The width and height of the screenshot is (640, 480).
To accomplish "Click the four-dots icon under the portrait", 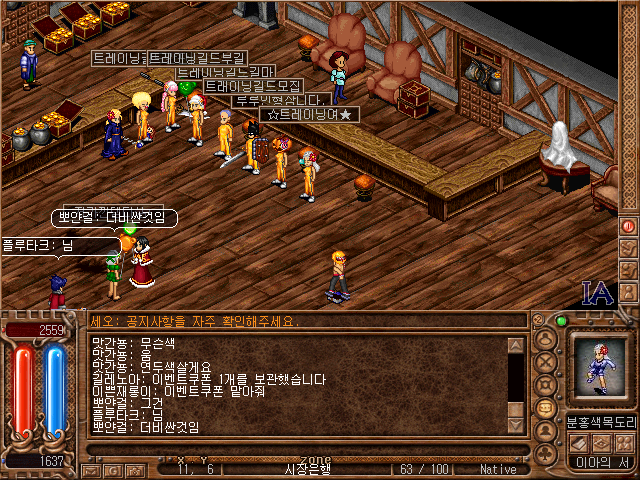I will coord(623,444).
